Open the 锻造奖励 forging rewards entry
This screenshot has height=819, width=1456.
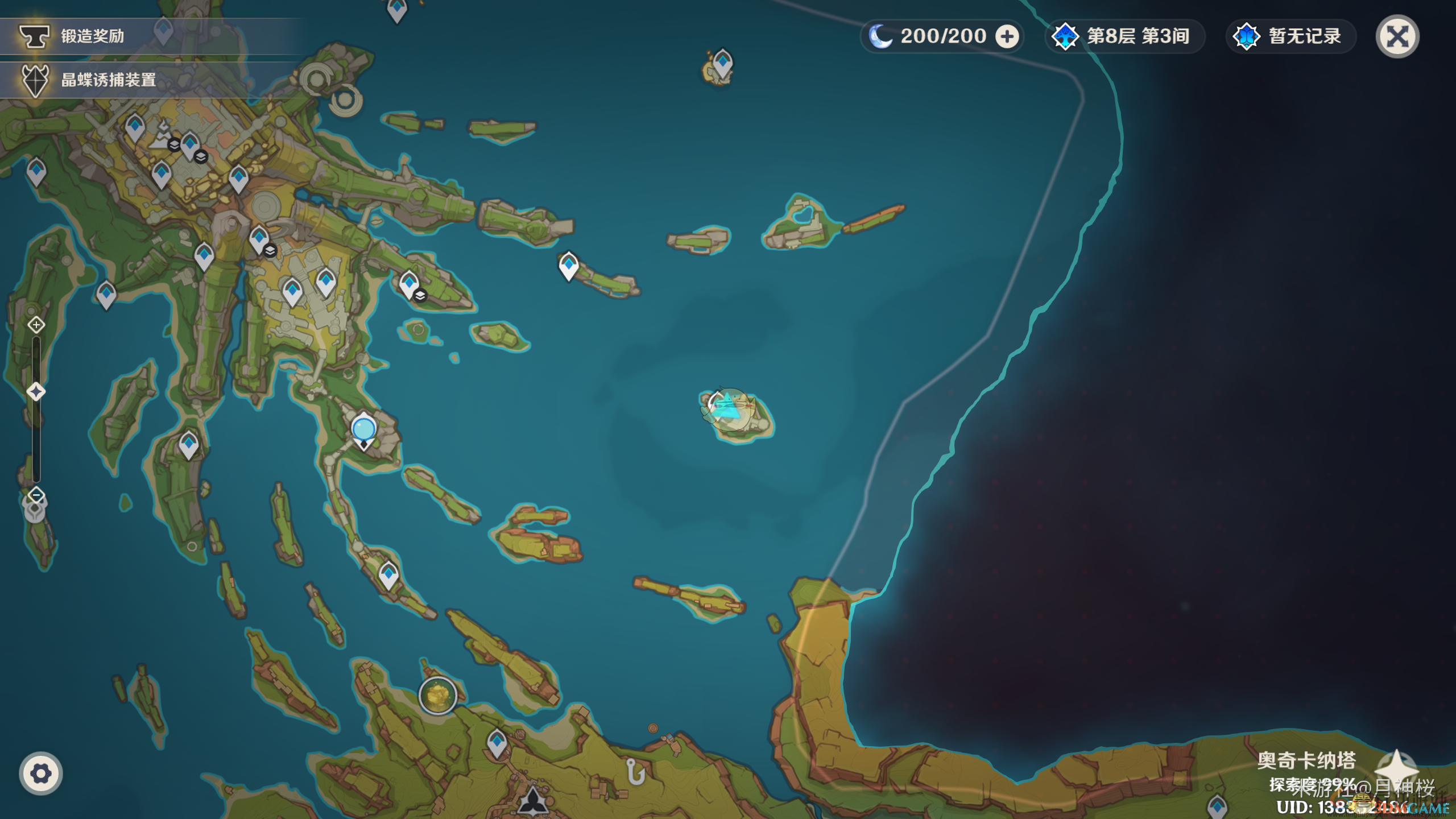pos(91,36)
